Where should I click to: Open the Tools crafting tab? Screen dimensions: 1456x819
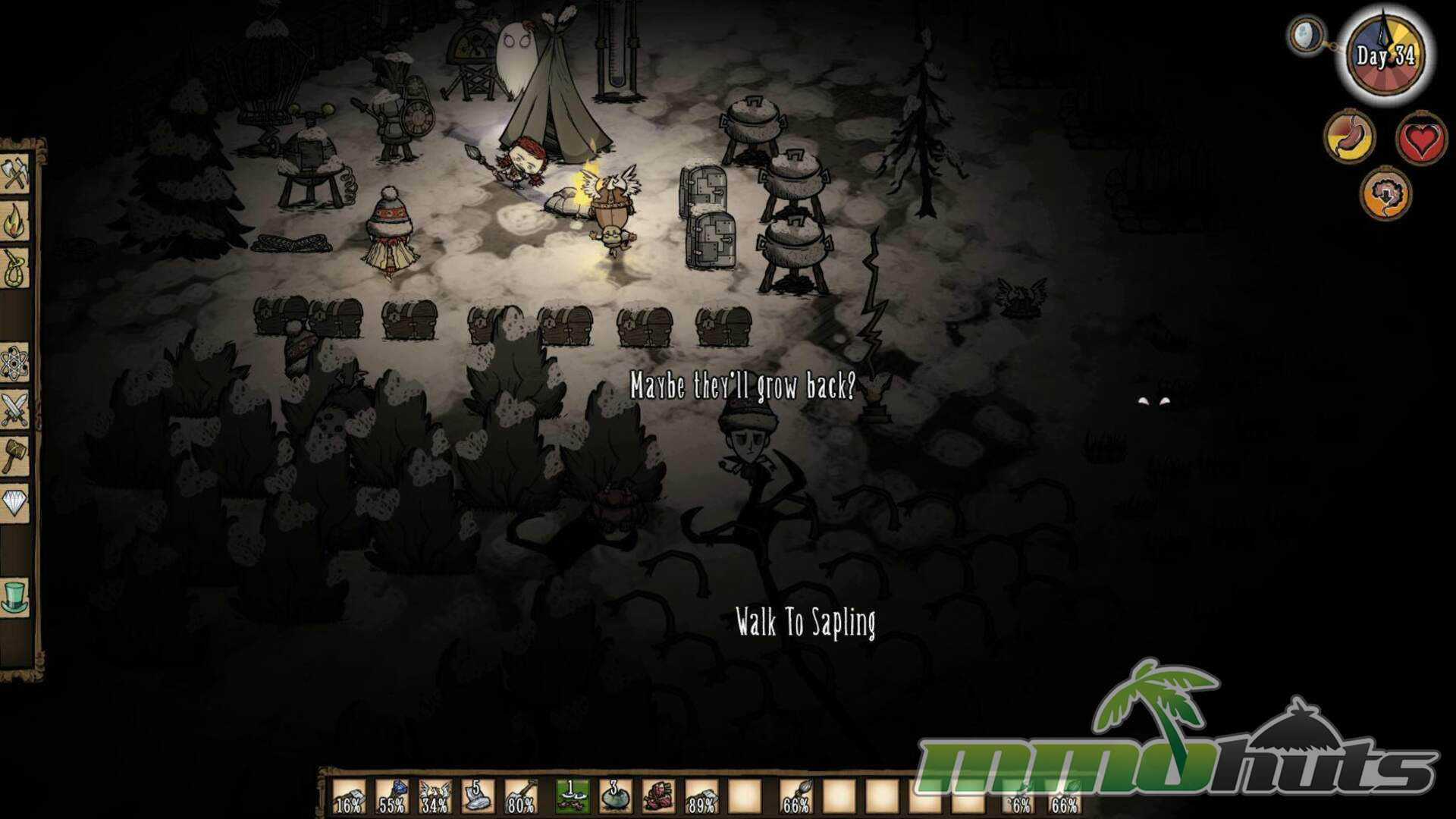point(15,174)
